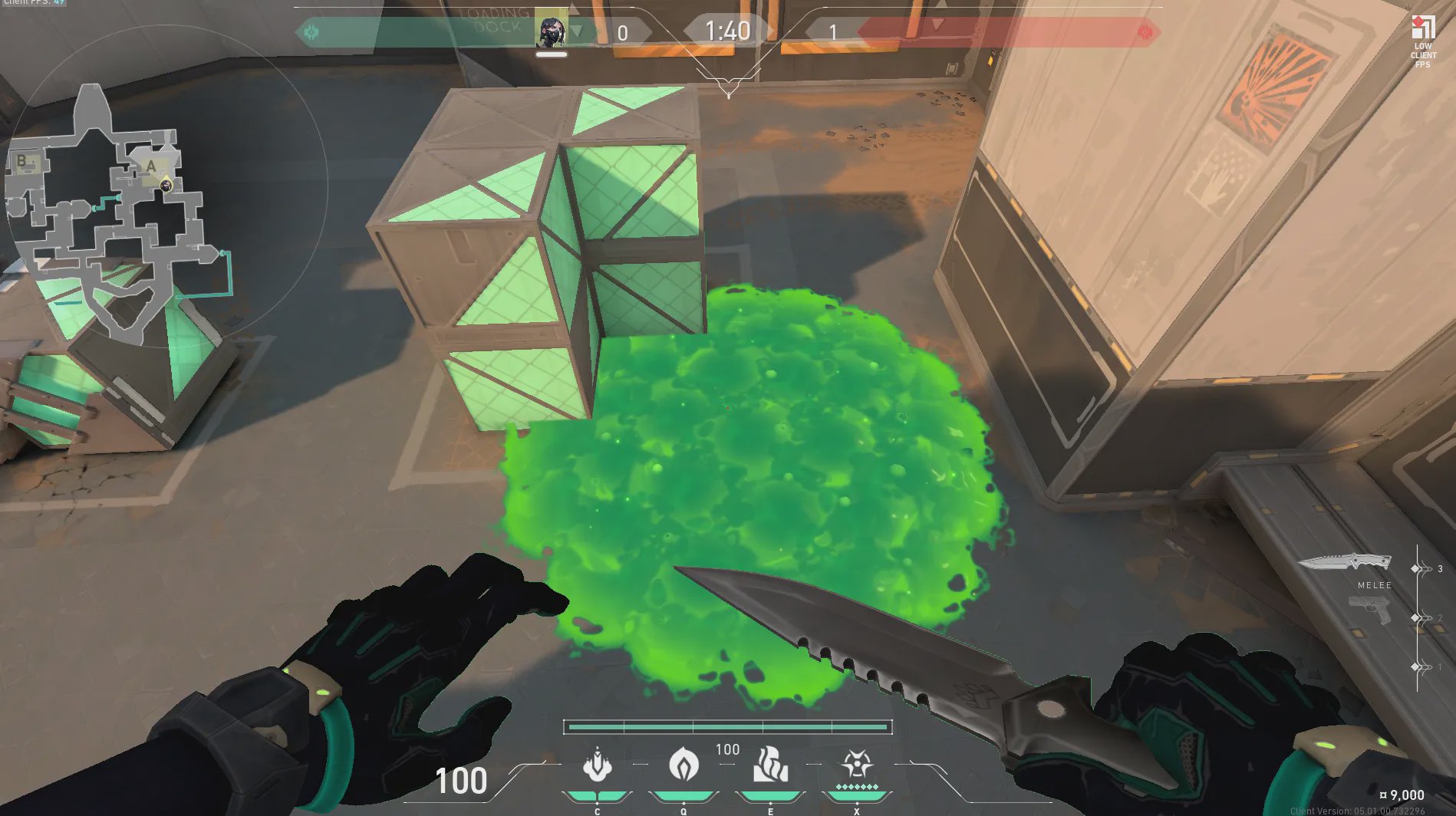Select the melee knife weapon slot
This screenshot has height=816, width=1456.
click(1346, 564)
